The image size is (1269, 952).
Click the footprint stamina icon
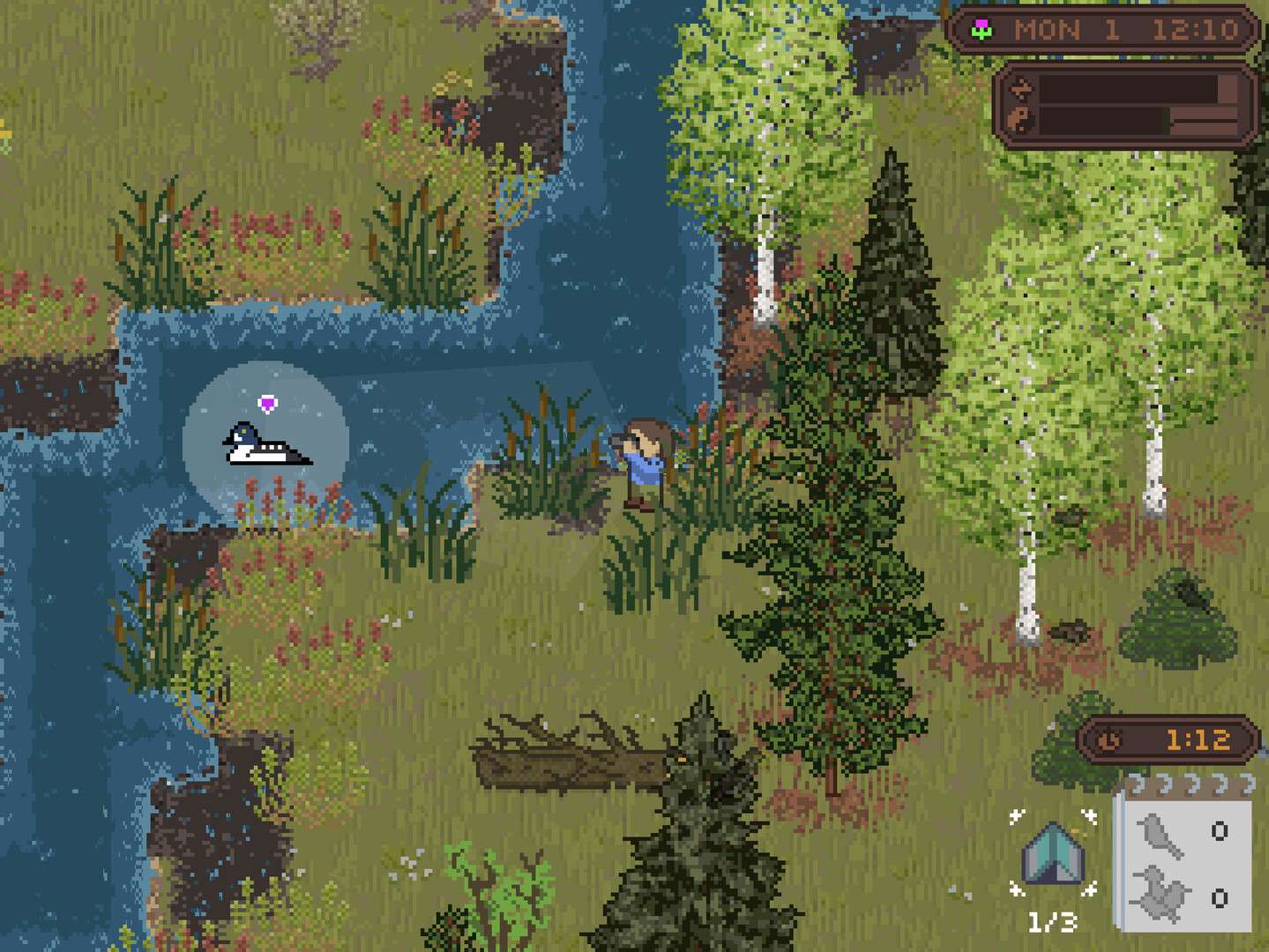[1019, 119]
